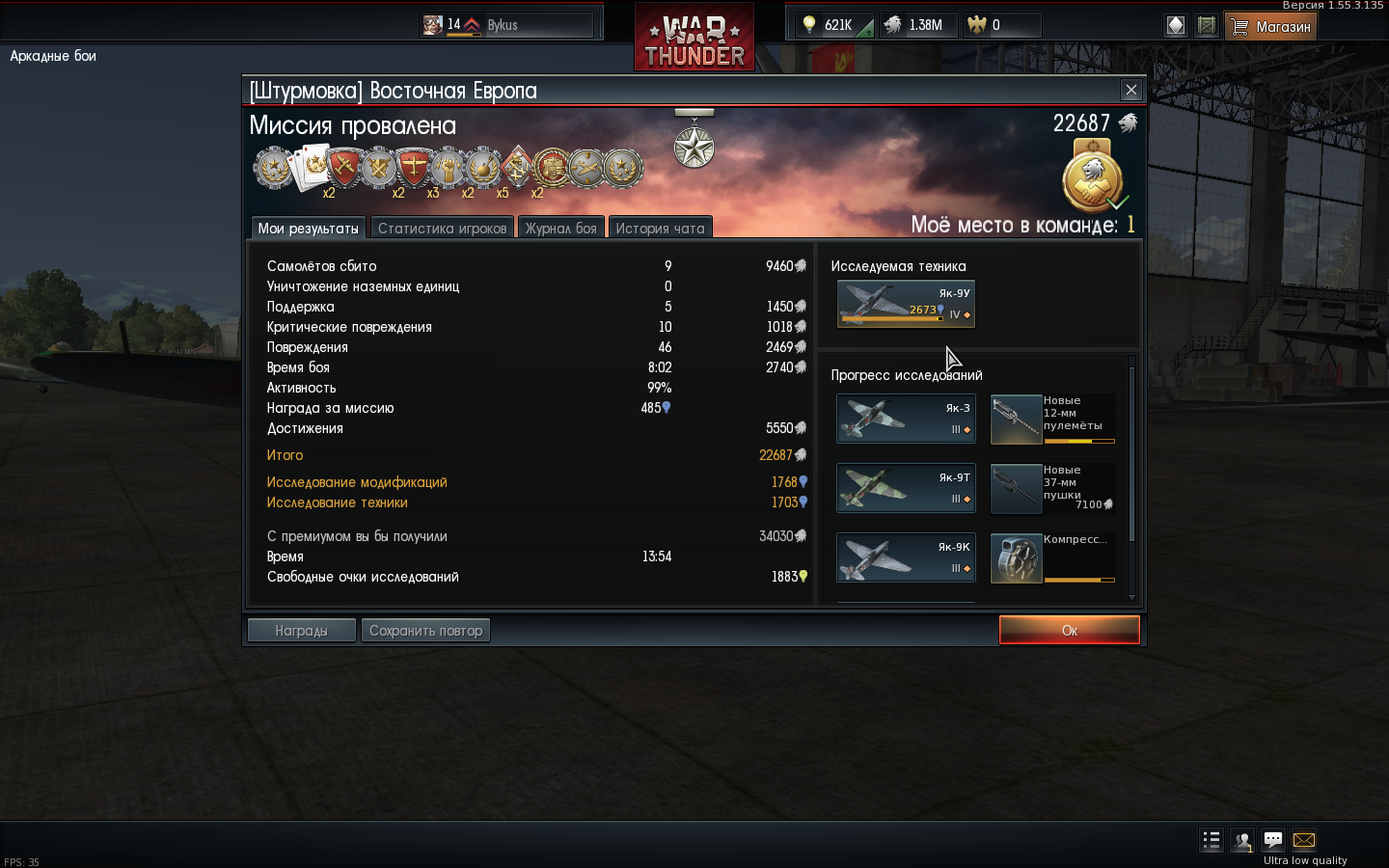Open the friends contacts icon
This screenshot has width=1389, height=868.
(1242, 841)
